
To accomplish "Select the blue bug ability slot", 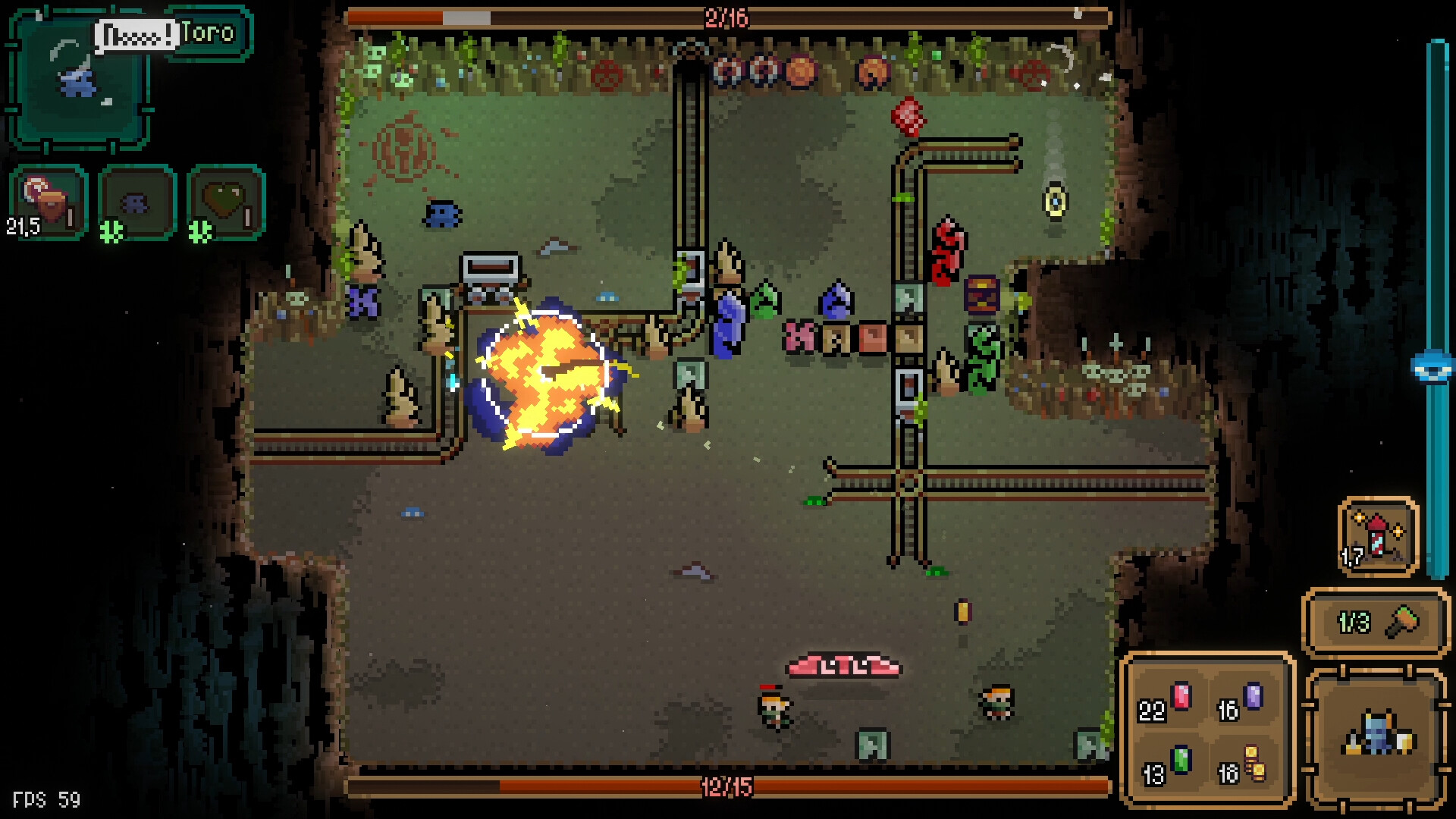I will click(x=135, y=201).
